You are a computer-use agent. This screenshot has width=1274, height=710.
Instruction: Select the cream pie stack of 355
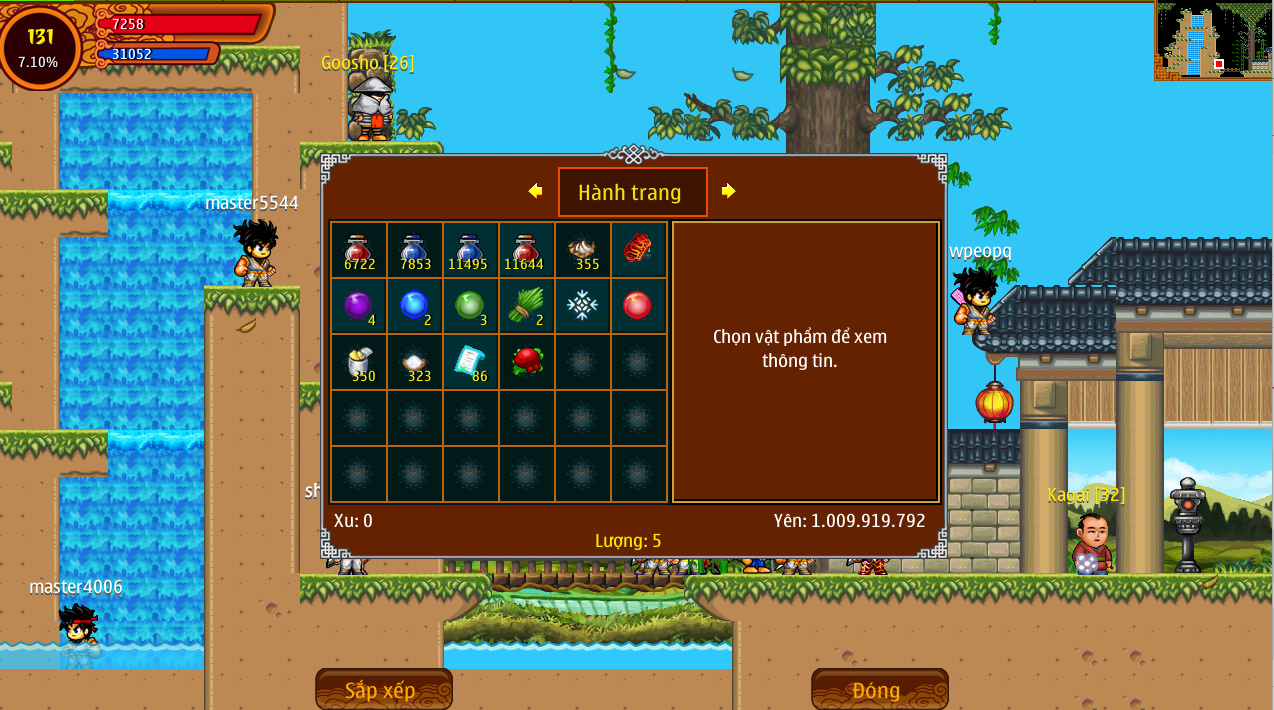click(x=582, y=250)
